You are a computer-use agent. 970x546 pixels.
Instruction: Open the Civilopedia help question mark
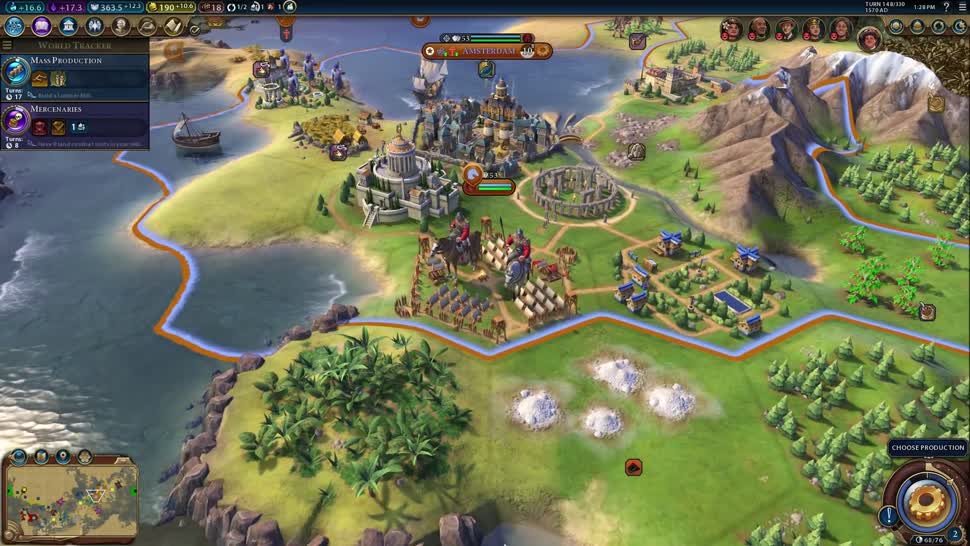[944, 7]
